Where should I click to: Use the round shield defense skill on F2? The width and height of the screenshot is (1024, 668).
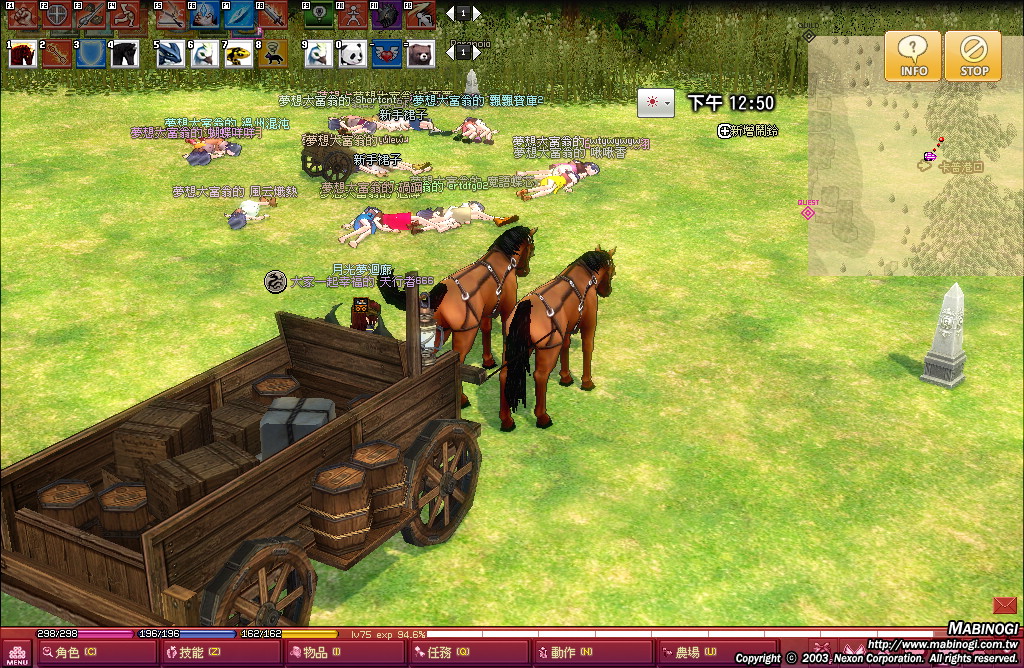click(x=57, y=15)
